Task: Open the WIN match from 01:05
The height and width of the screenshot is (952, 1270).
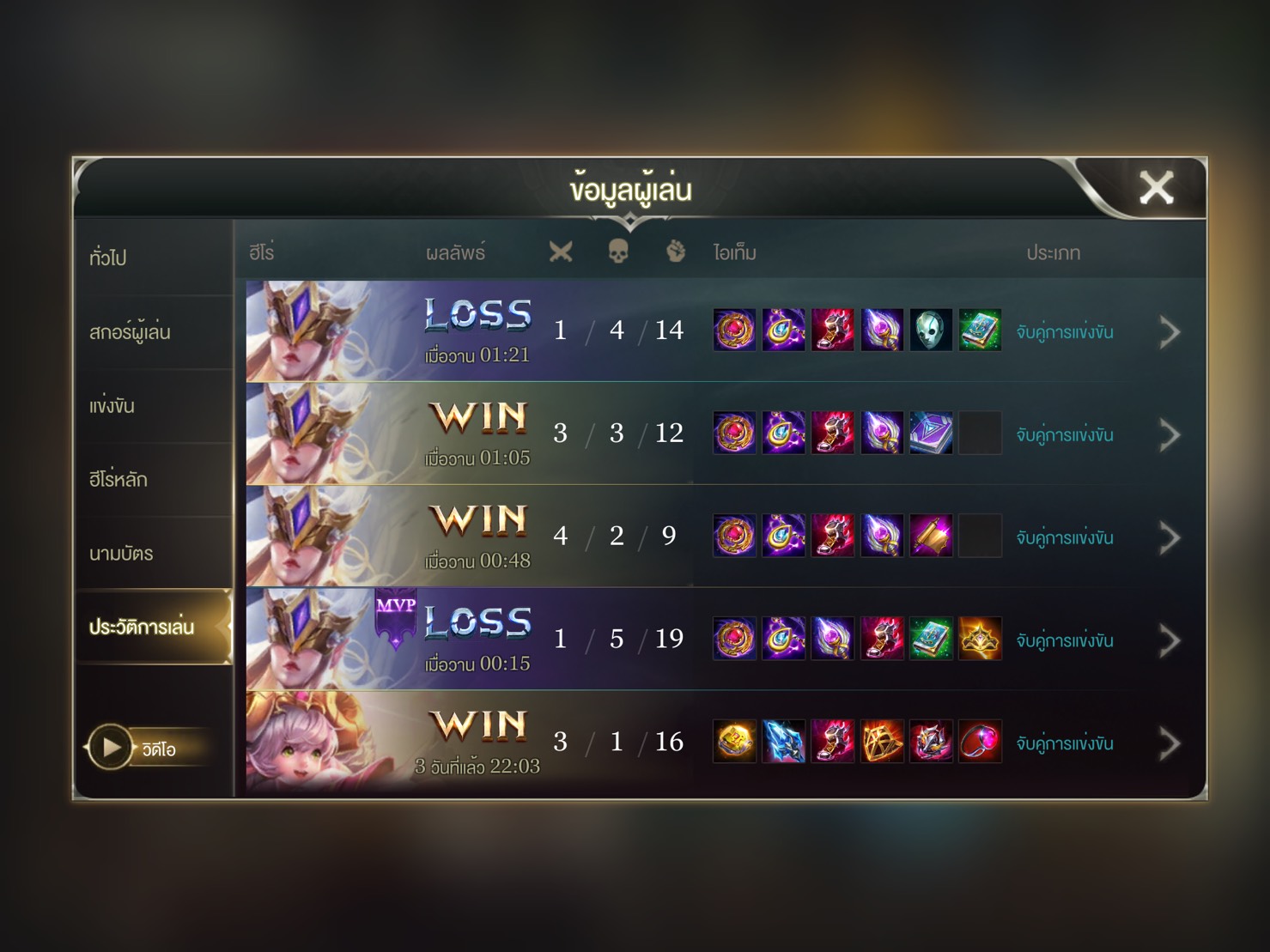Action: point(477,434)
